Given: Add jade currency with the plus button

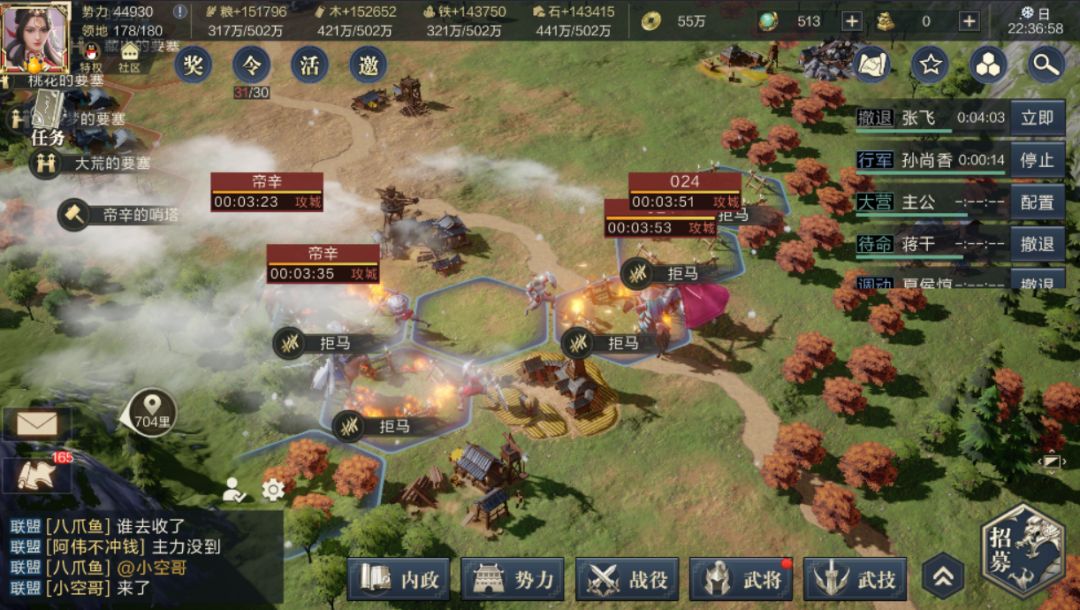Looking at the screenshot, I should (851, 21).
